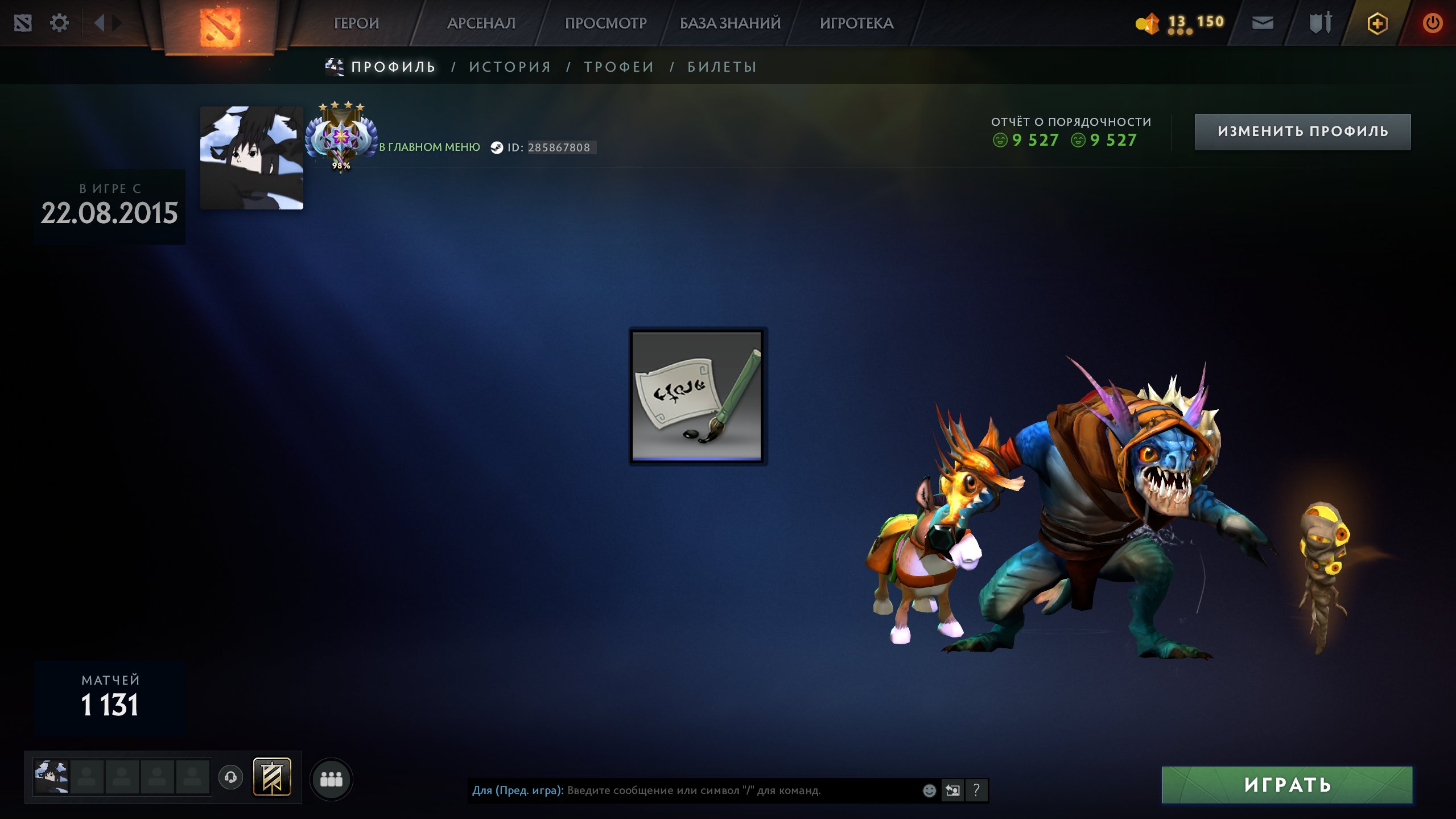The height and width of the screenshot is (819, 1456).
Task: Open the Knowledge Base (БАЗА ЗНАНИЙ)
Action: [730, 23]
